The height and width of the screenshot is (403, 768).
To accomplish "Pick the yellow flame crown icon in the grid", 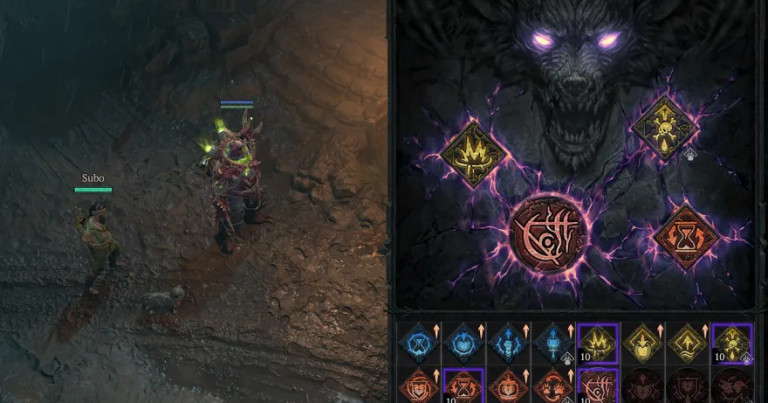I will pyautogui.click(x=598, y=341).
